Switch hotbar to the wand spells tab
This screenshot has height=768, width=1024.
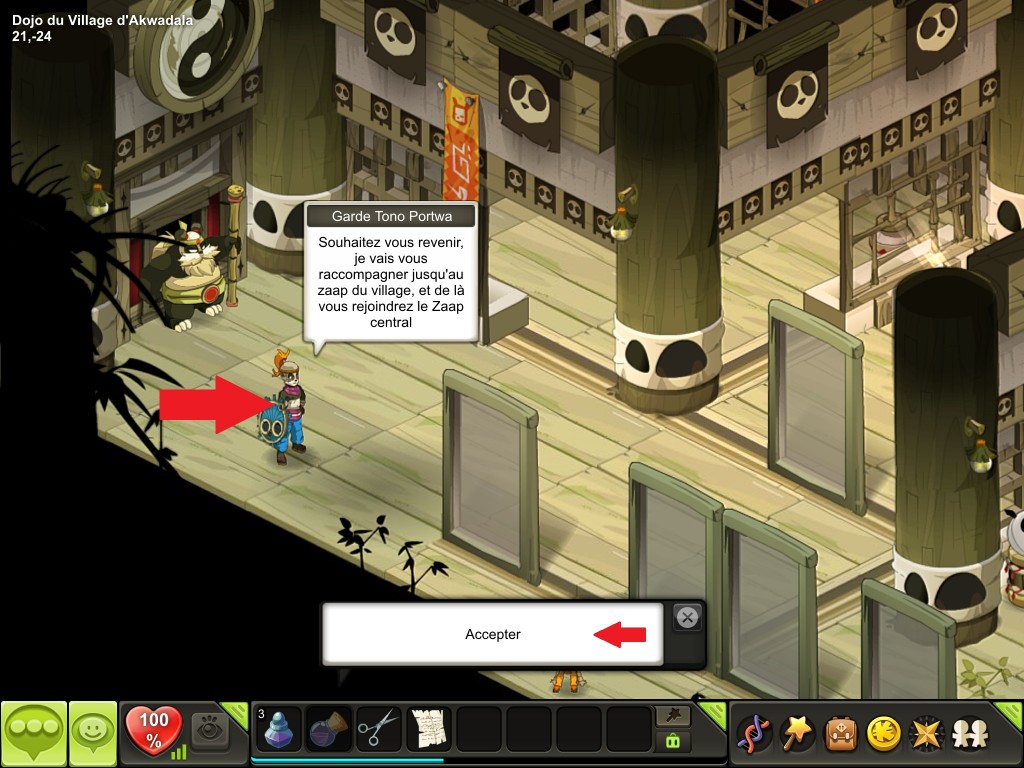pos(671,717)
